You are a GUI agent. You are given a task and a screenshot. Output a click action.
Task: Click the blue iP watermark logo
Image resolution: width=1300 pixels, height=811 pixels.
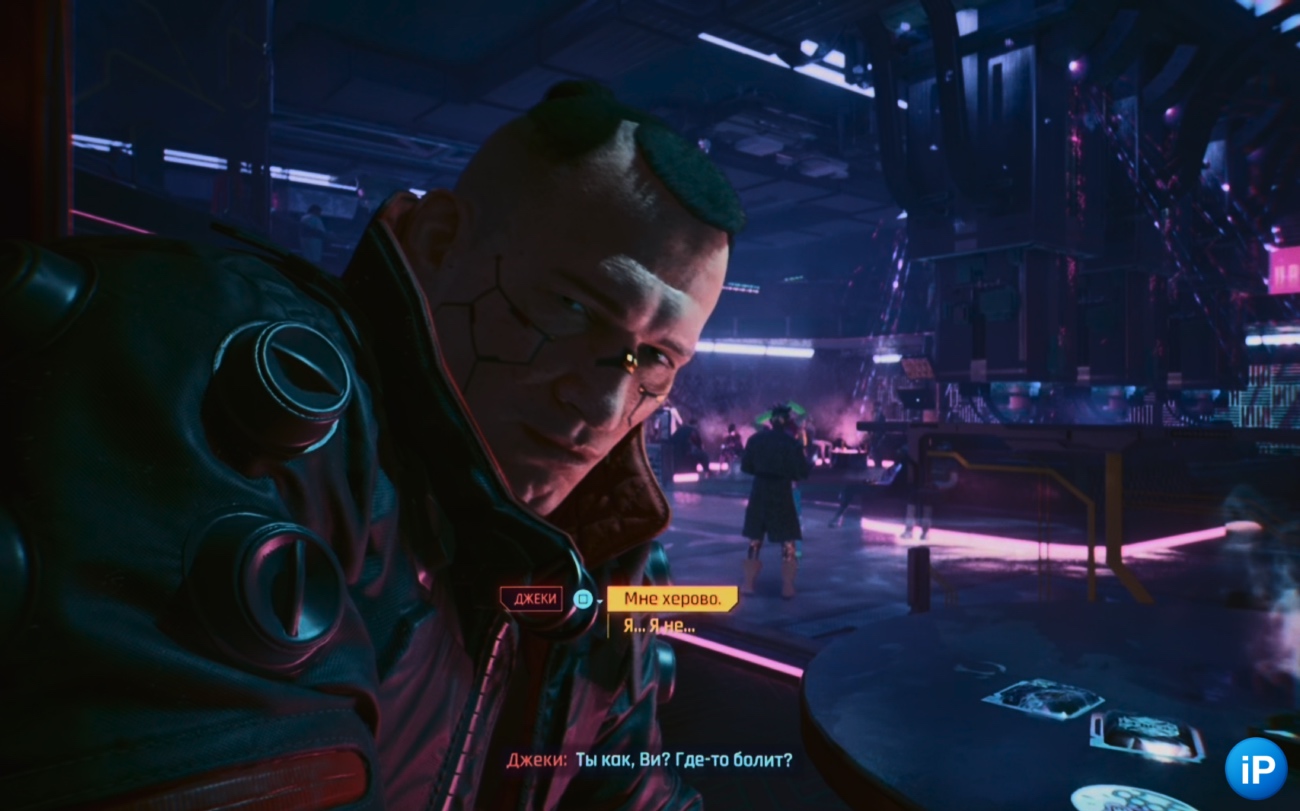(x=1256, y=768)
